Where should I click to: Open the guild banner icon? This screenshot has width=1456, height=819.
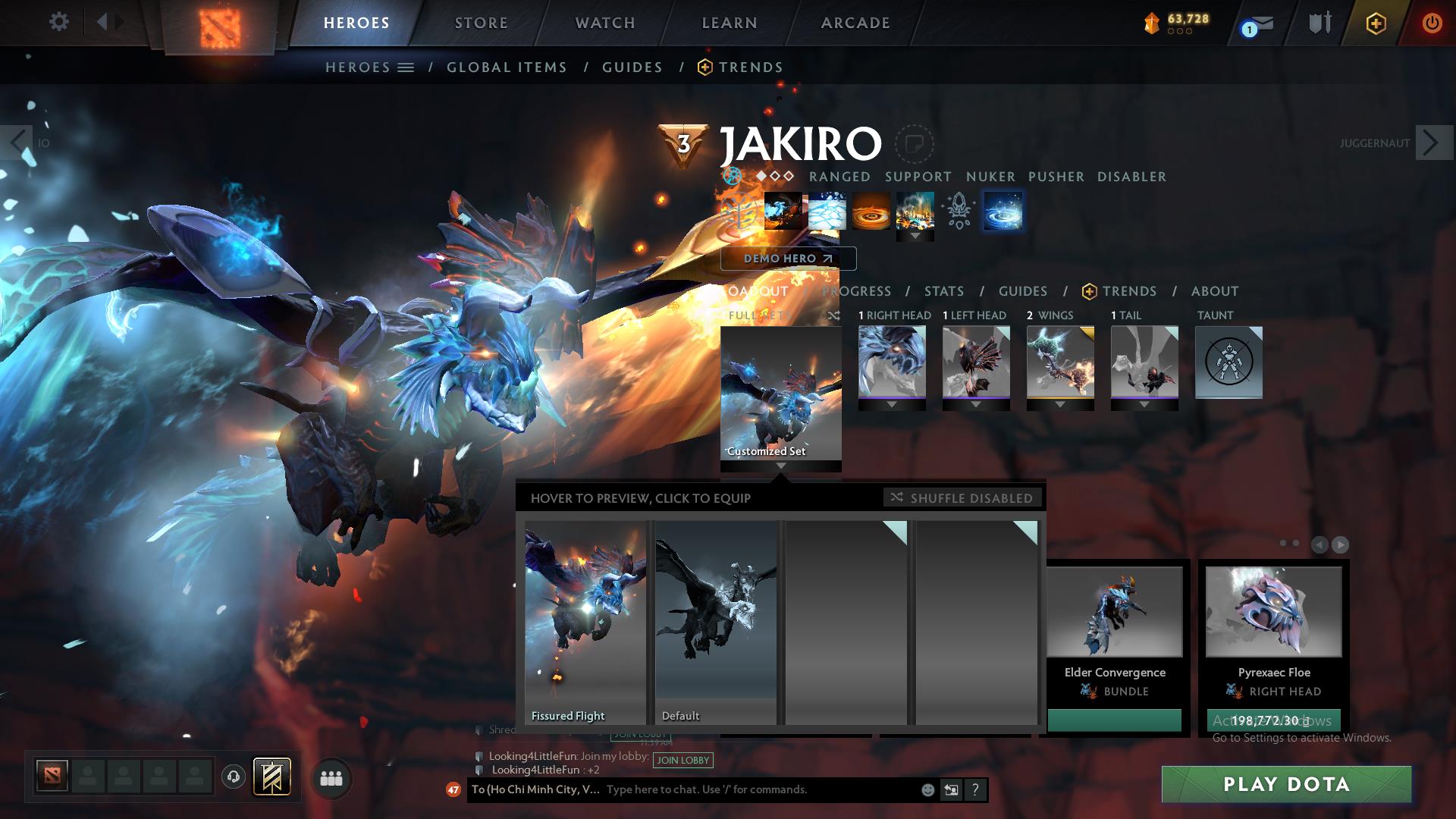pos(273,778)
